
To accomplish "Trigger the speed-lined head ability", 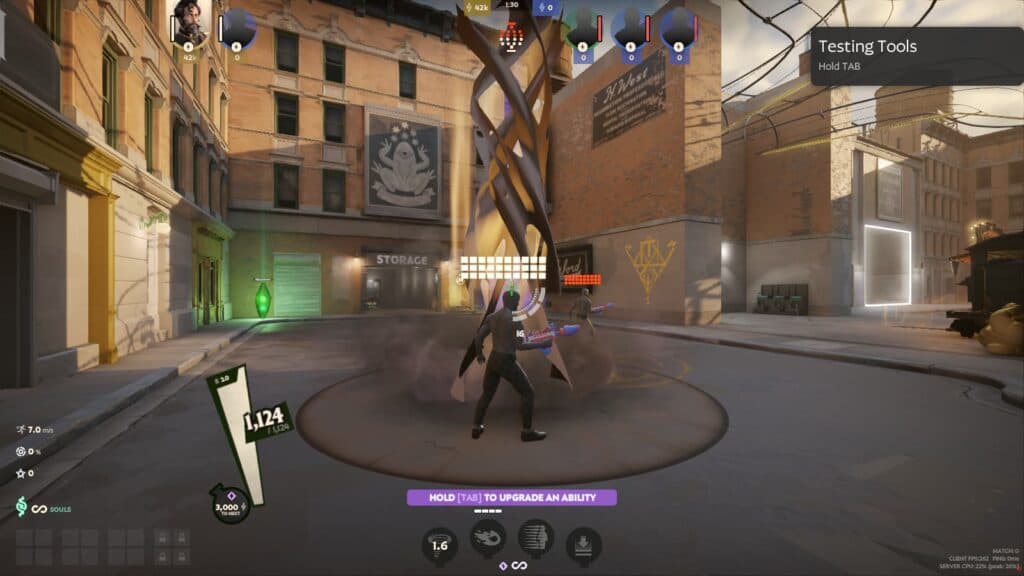I will tap(536, 537).
